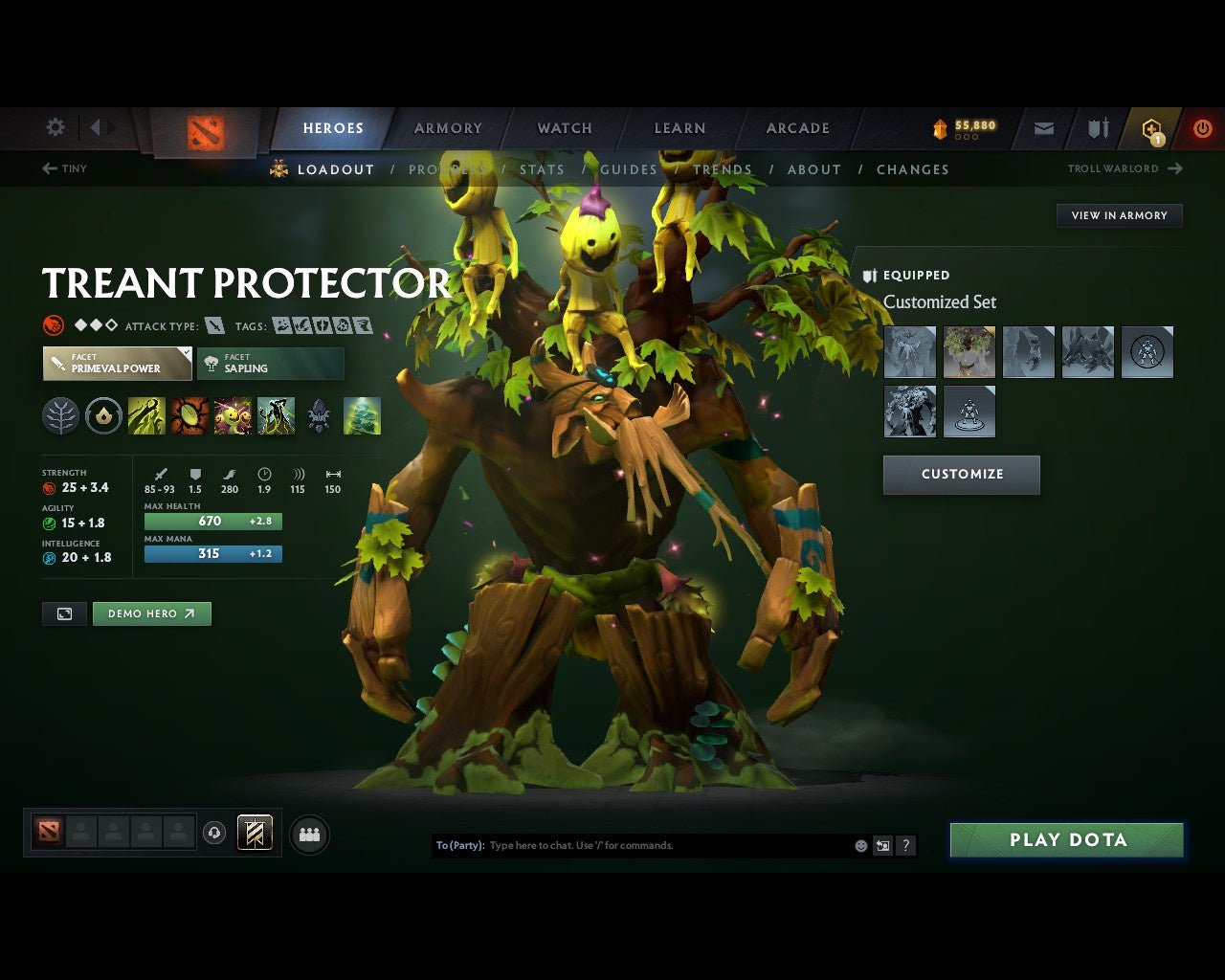The image size is (1225, 980).
Task: Switch to the Stats tab
Action: point(543,169)
